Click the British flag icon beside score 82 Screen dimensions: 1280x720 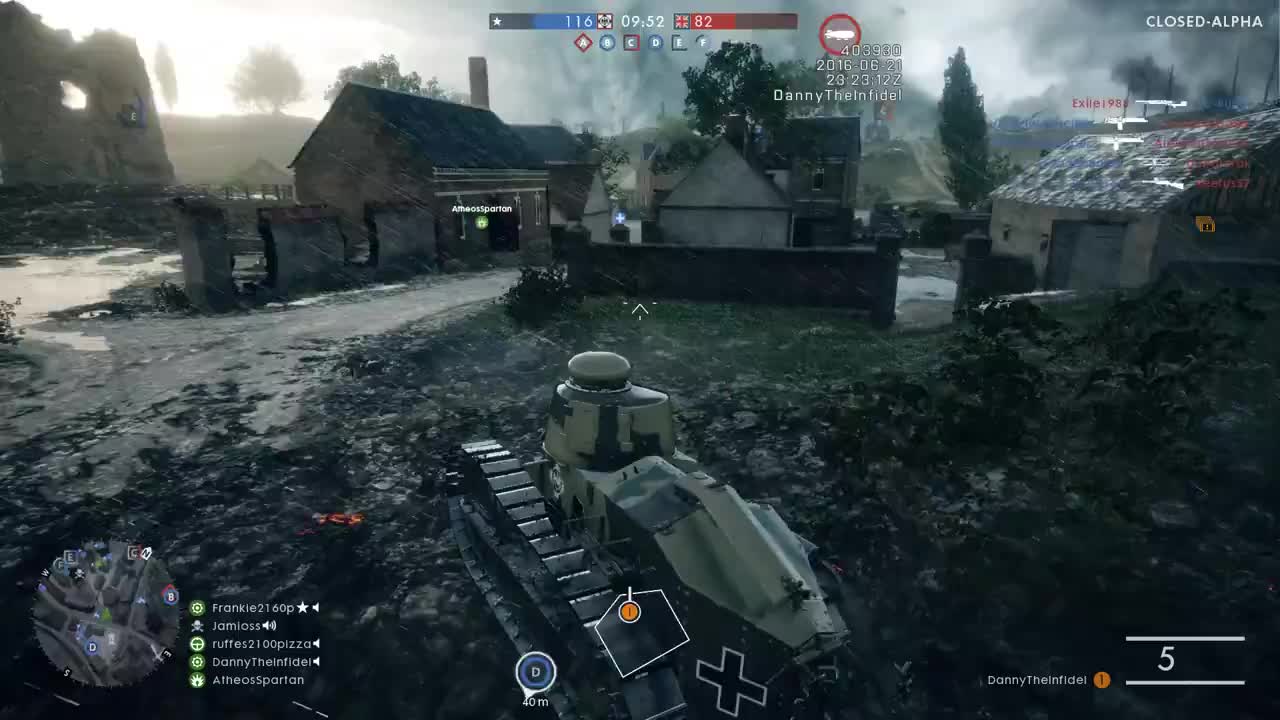(681, 21)
